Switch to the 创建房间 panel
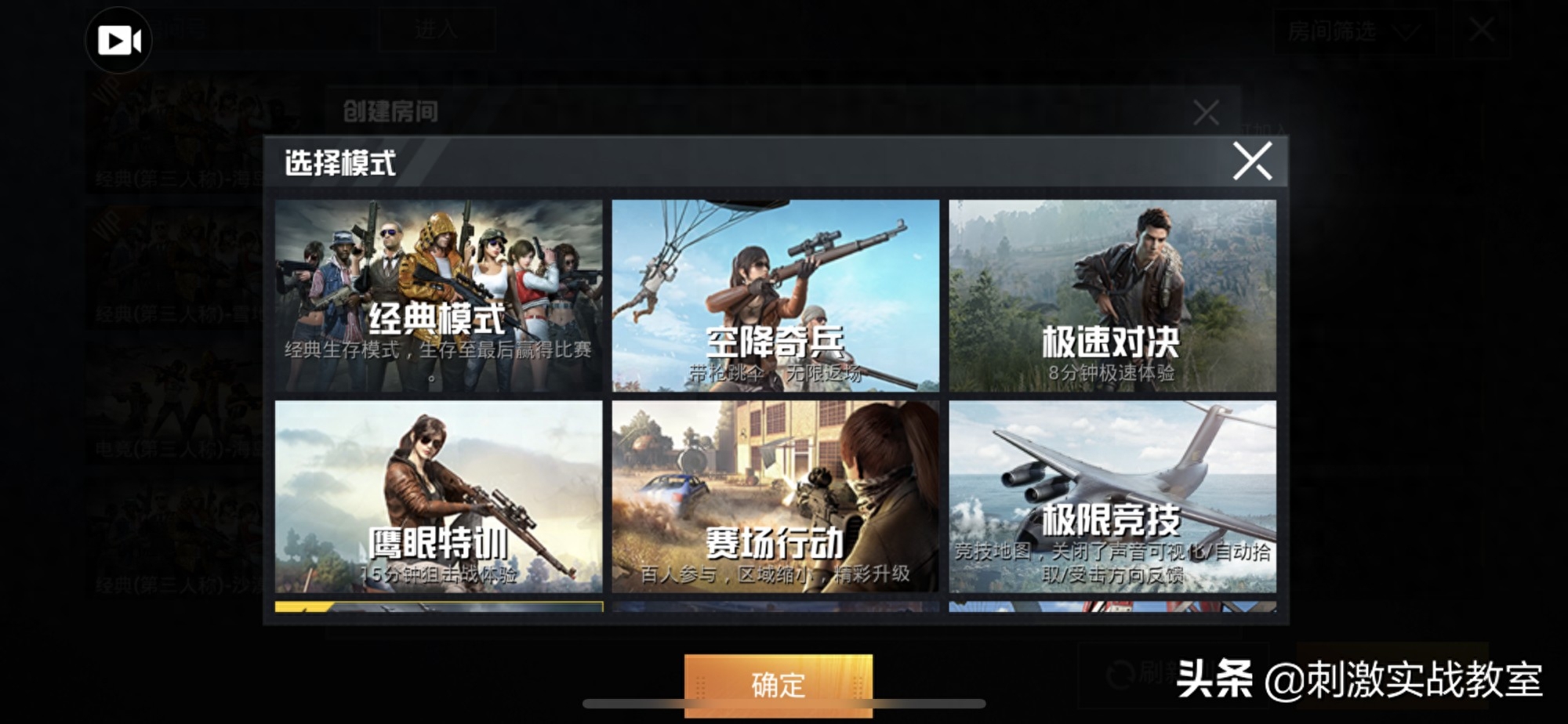Screen dimensions: 1568x724 tap(390, 110)
